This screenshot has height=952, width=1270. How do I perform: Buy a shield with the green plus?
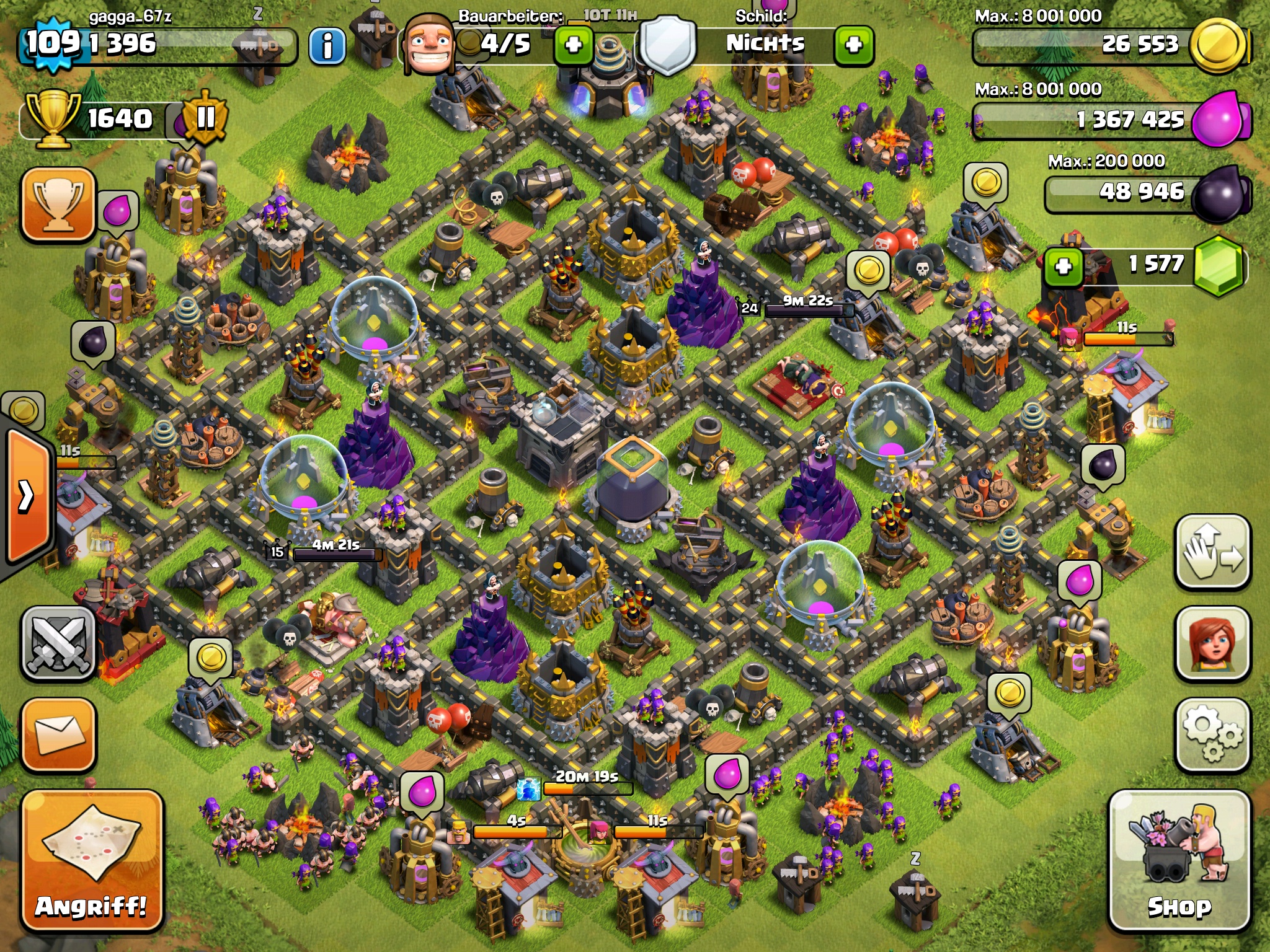pos(854,45)
